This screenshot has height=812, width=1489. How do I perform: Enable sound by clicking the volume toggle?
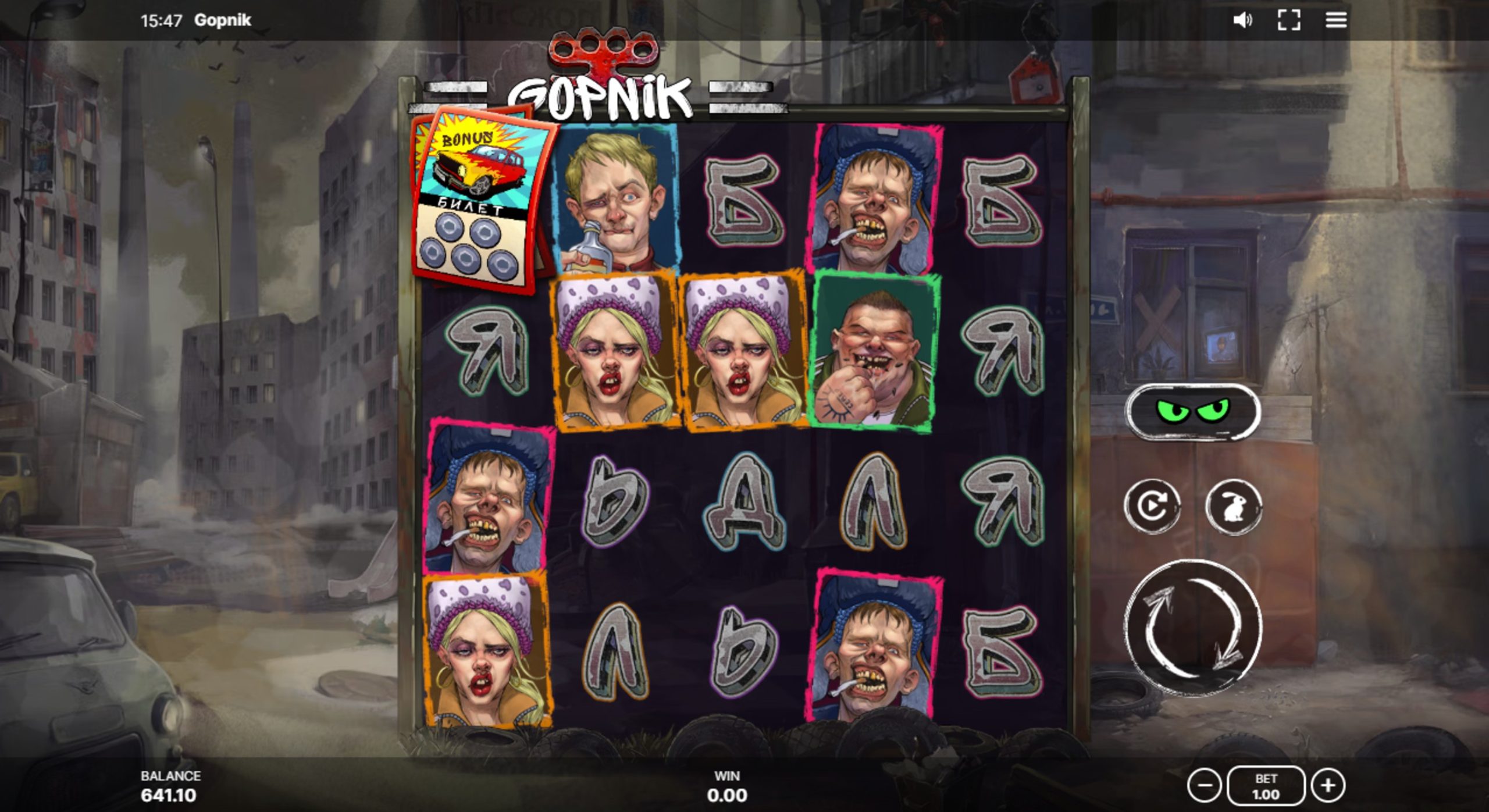pos(1242,22)
